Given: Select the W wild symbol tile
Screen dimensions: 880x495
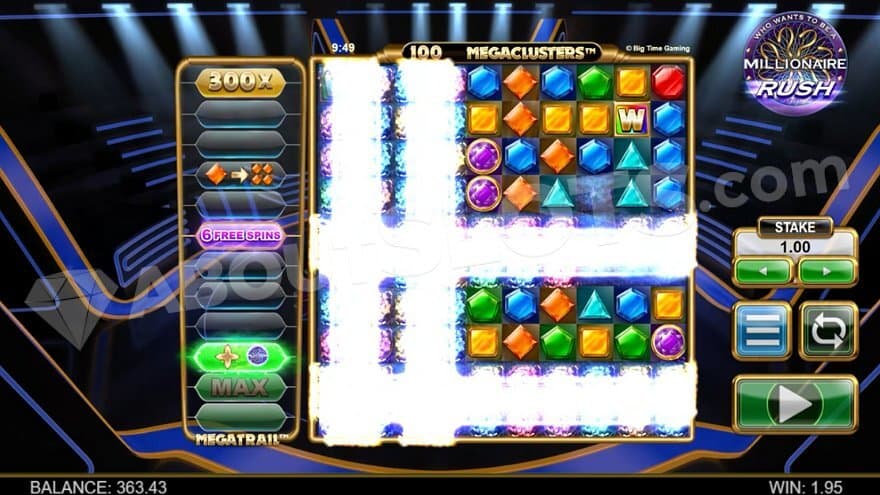Looking at the screenshot, I should [631, 119].
